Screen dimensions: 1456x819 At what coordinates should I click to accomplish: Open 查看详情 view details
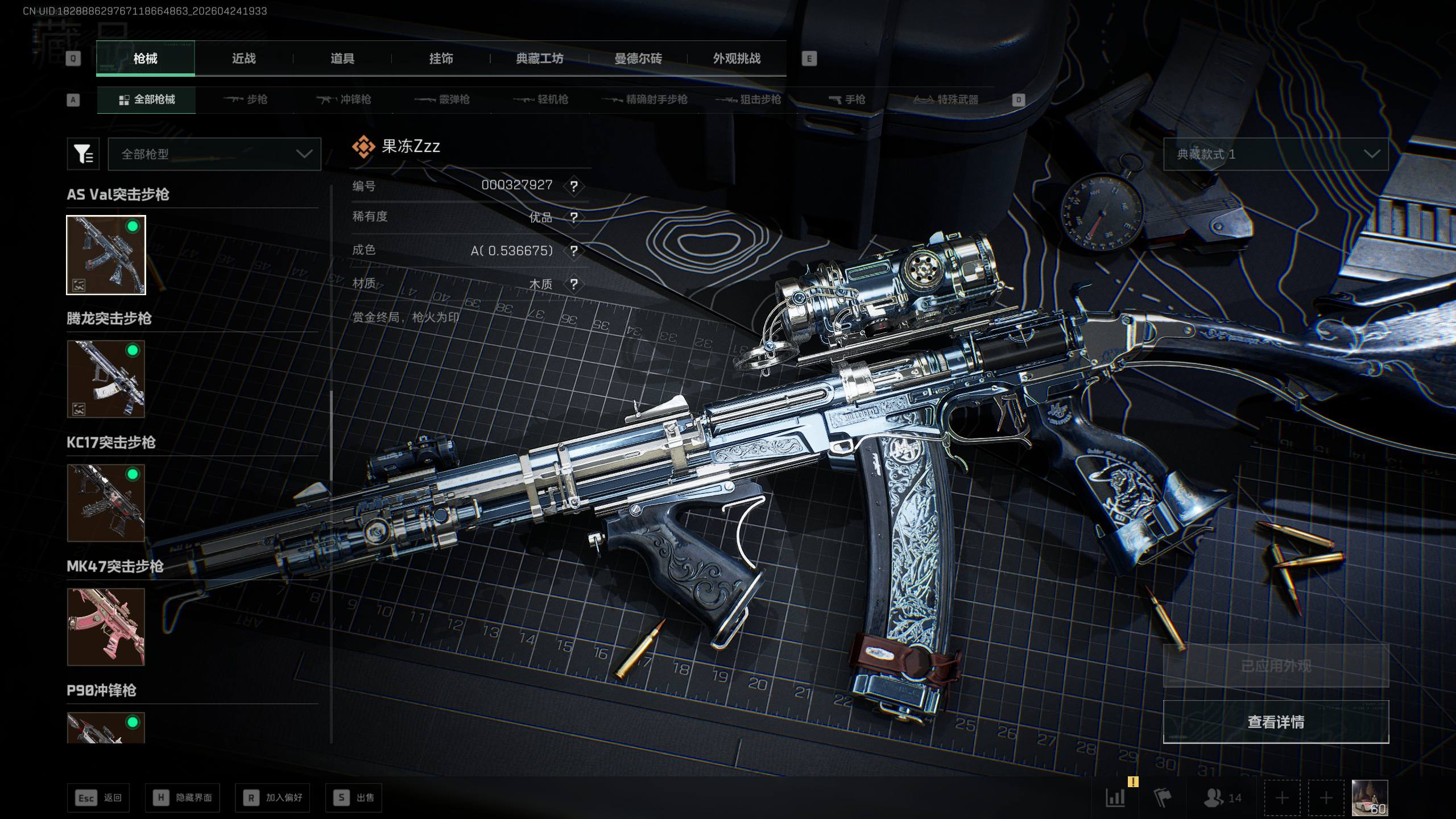pos(1276,722)
